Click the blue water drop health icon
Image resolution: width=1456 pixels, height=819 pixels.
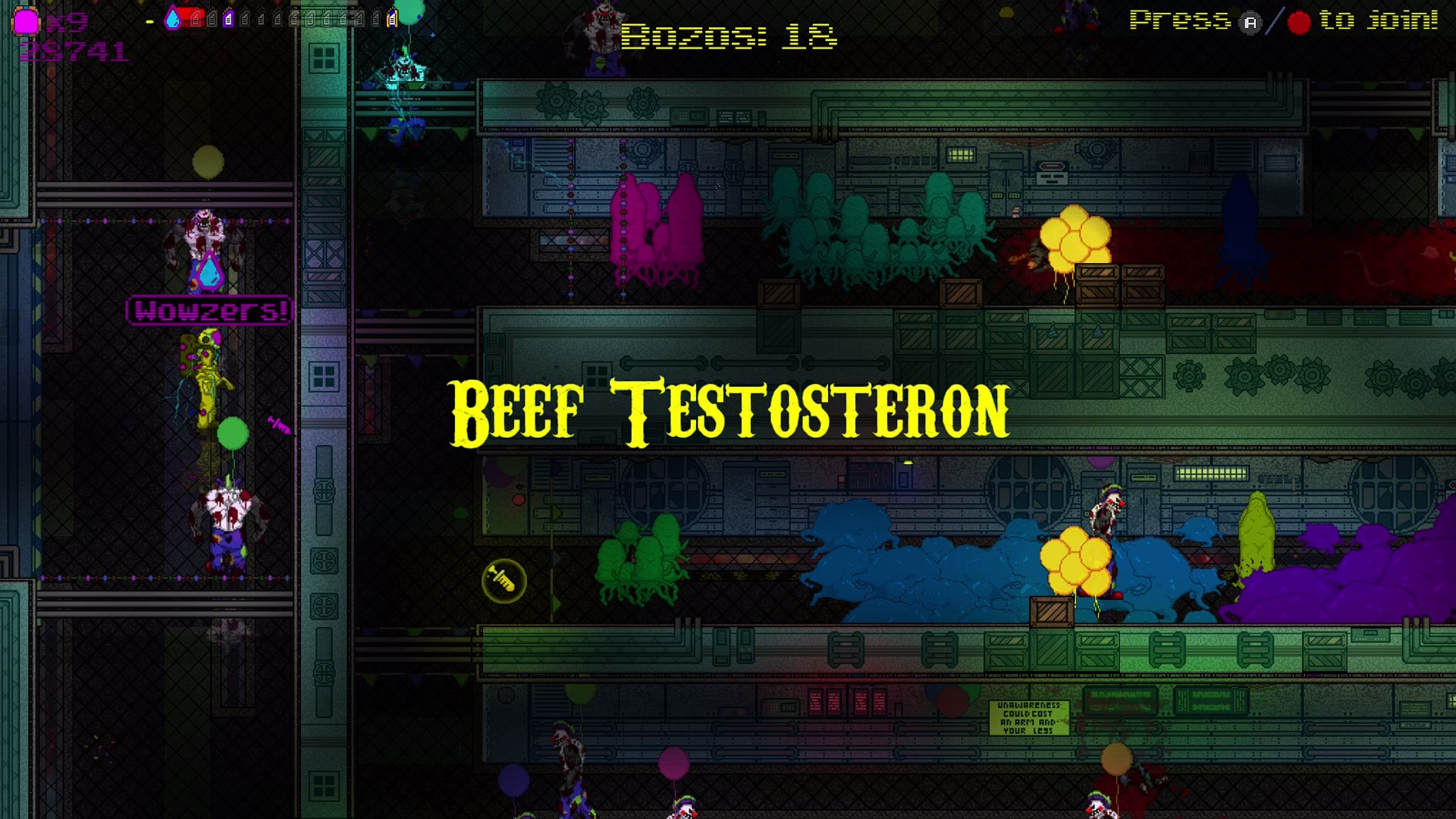tap(172, 19)
